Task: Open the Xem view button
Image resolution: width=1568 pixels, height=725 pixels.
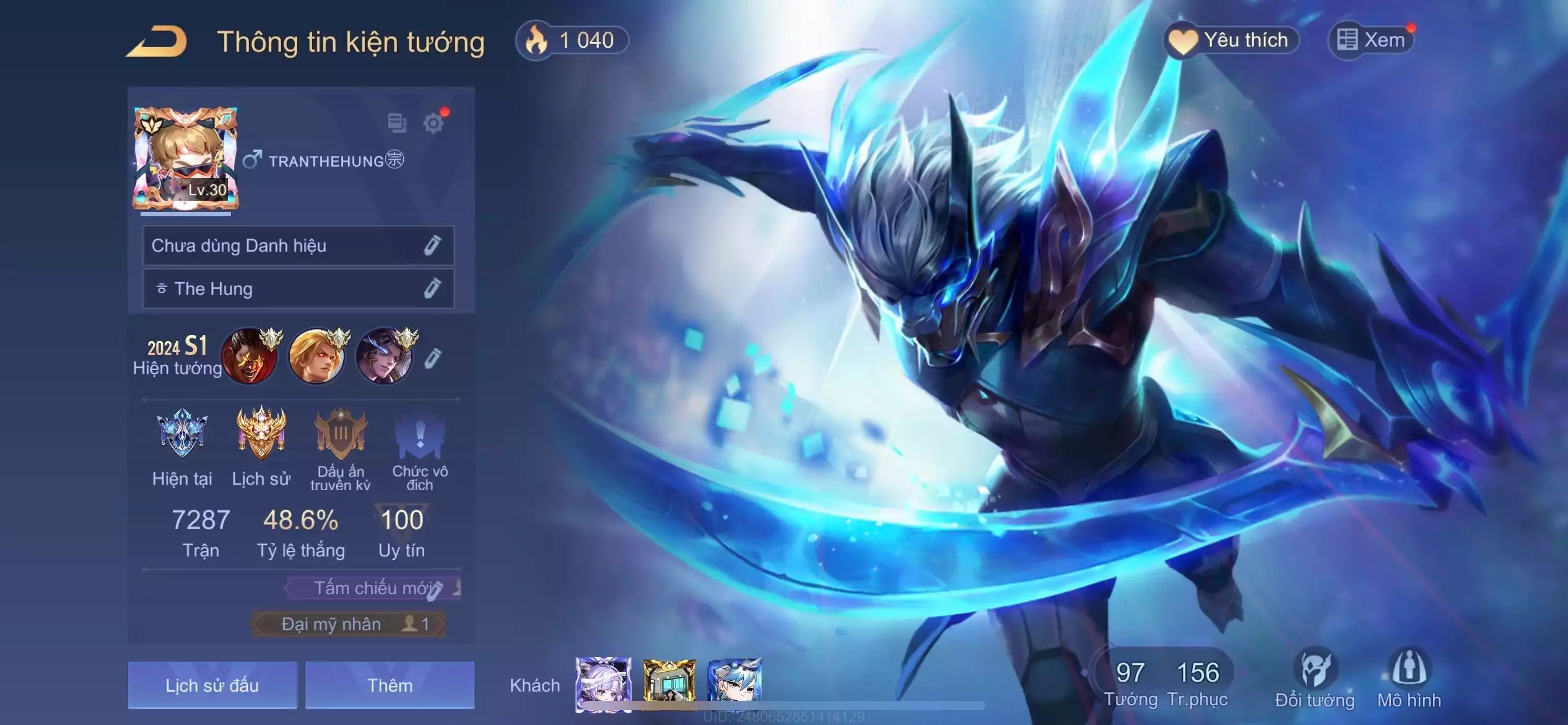Action: 1372,41
